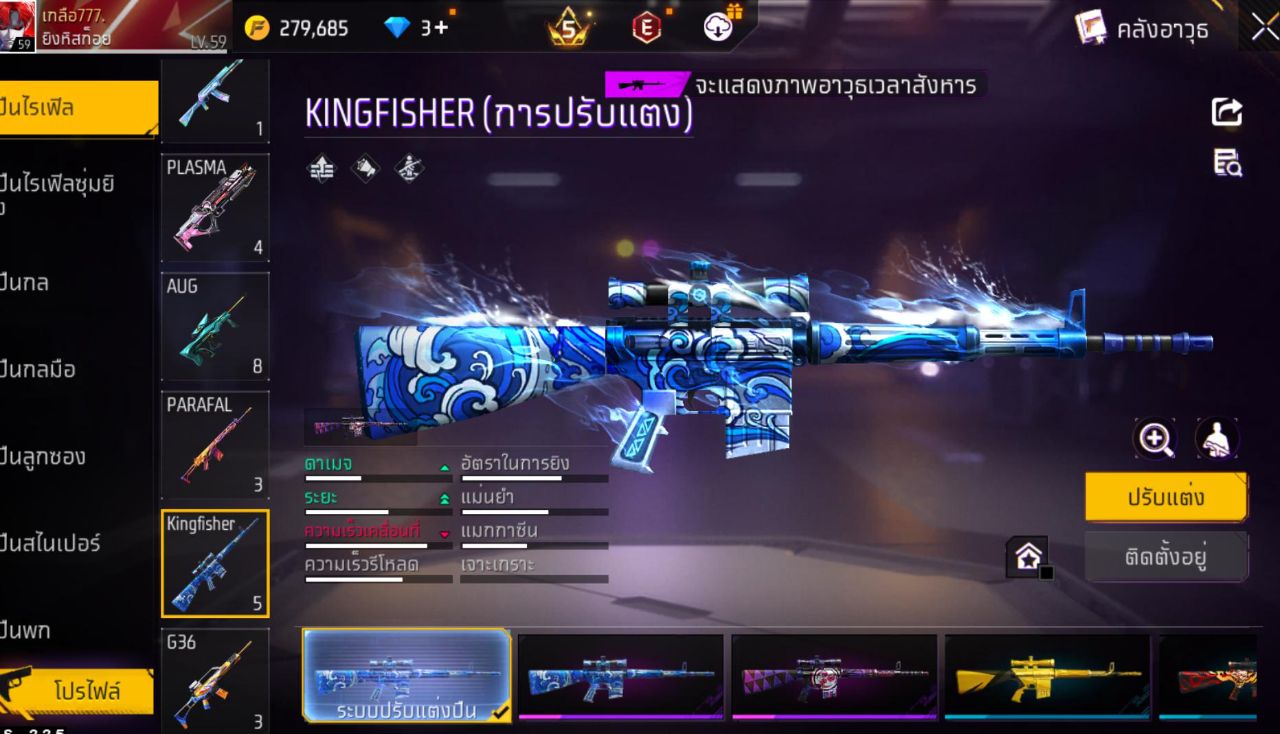Viewport: 1280px width, 734px height.
Task: Open the weapon search icon below the share button
Action: 1226,163
